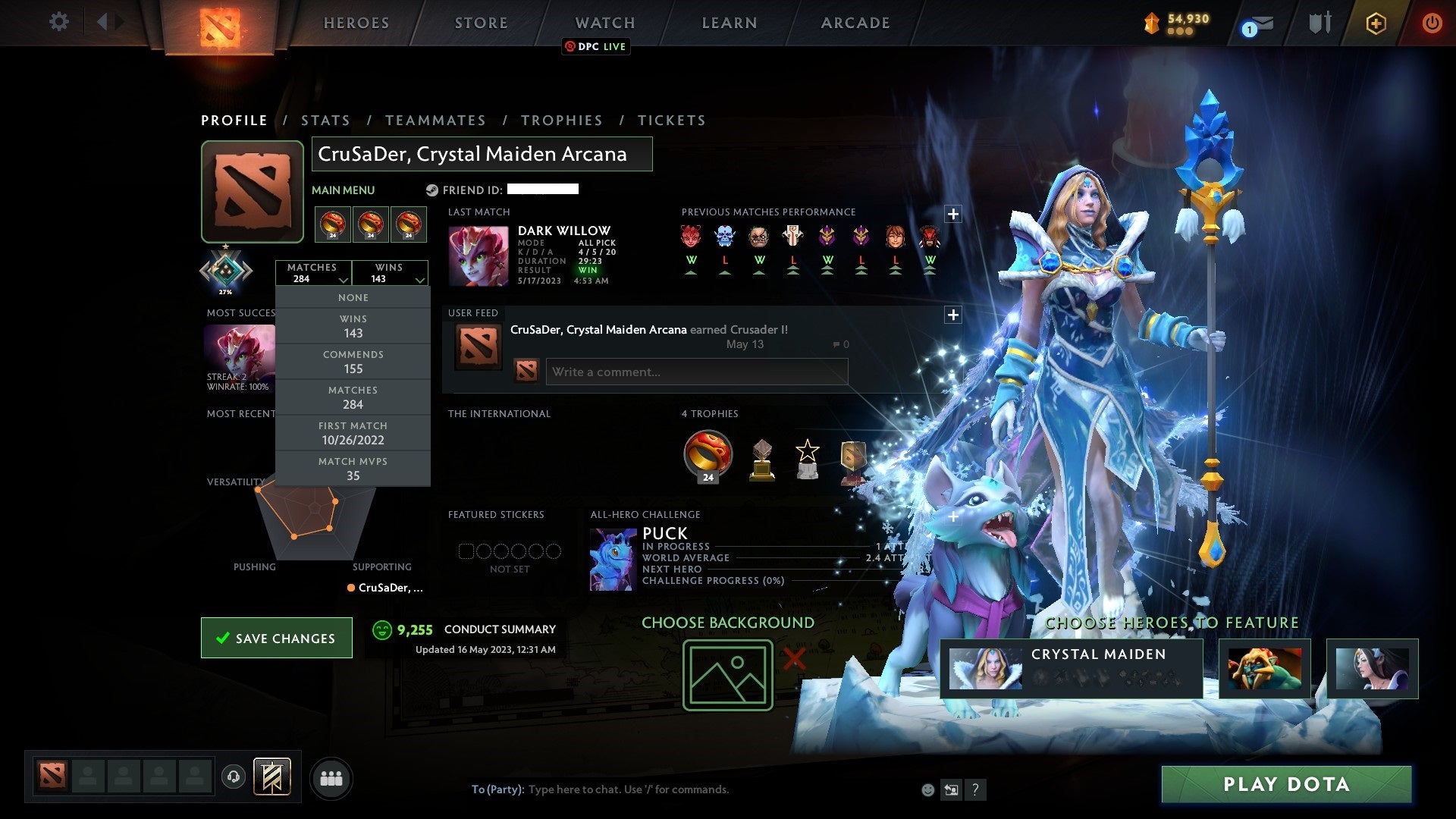Screen dimensions: 1456x819
Task: Select FIRST MATCH from the stat dropdown list
Action: click(353, 432)
